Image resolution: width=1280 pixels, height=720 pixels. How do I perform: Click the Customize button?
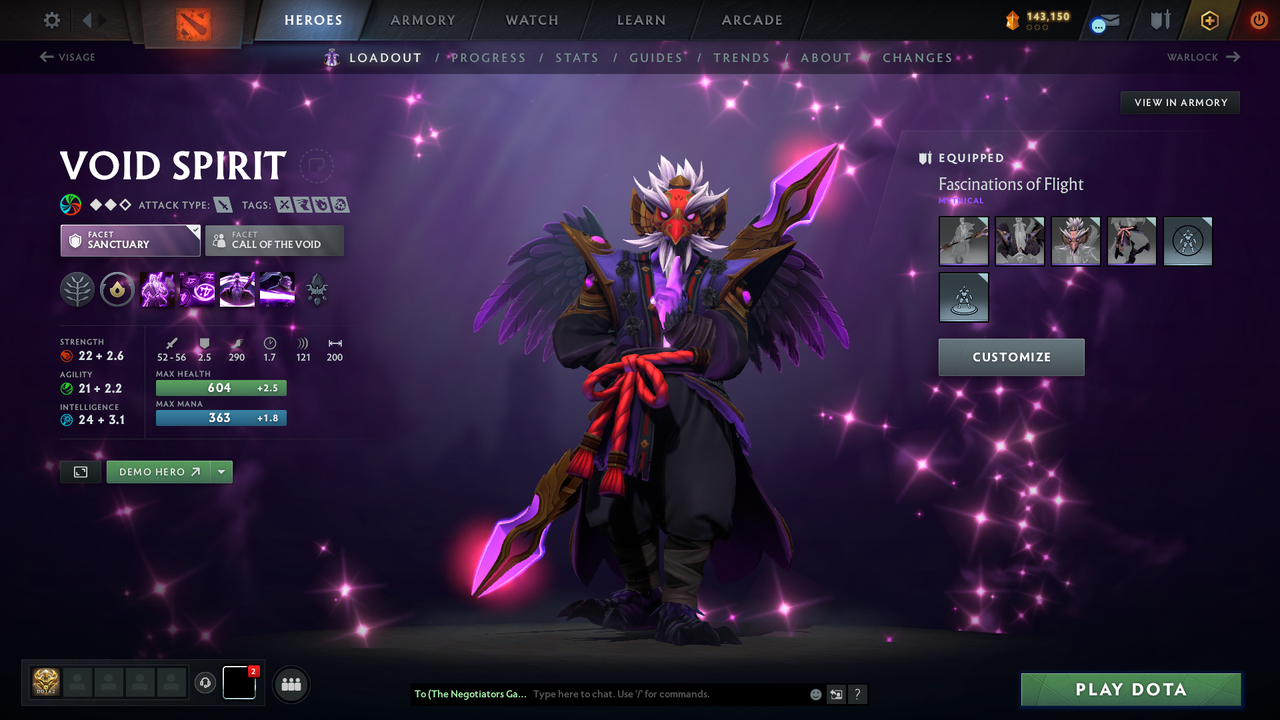coord(1011,357)
